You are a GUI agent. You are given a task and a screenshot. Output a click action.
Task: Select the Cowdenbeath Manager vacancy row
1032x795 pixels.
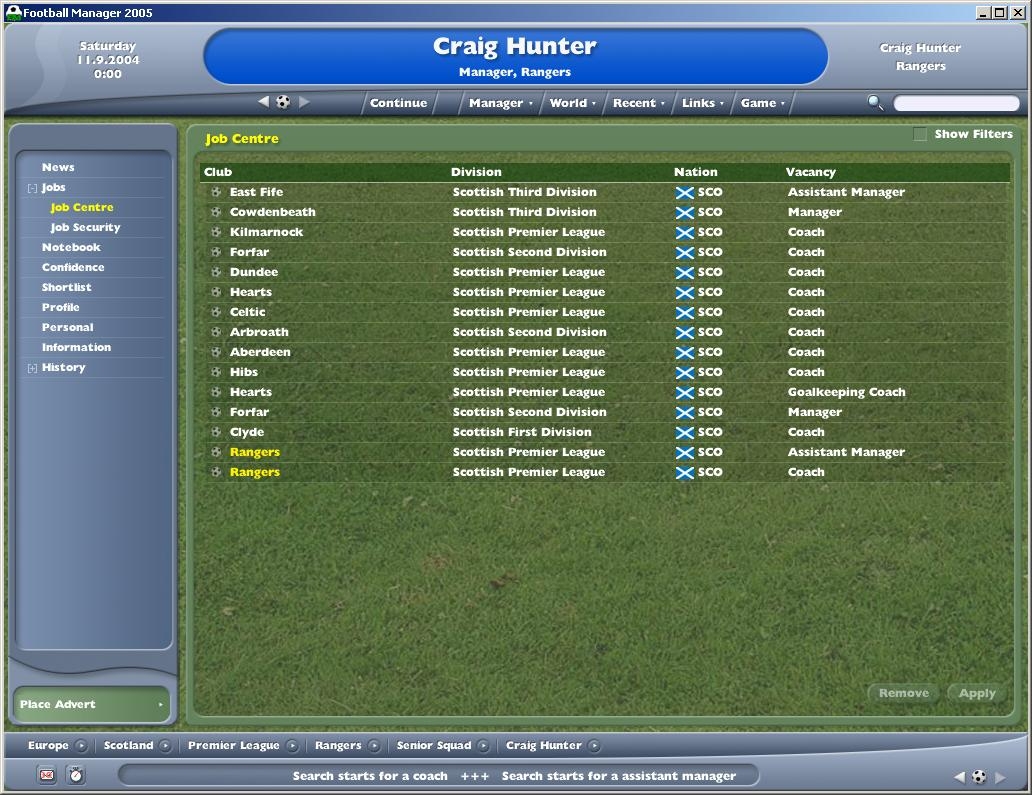600,212
